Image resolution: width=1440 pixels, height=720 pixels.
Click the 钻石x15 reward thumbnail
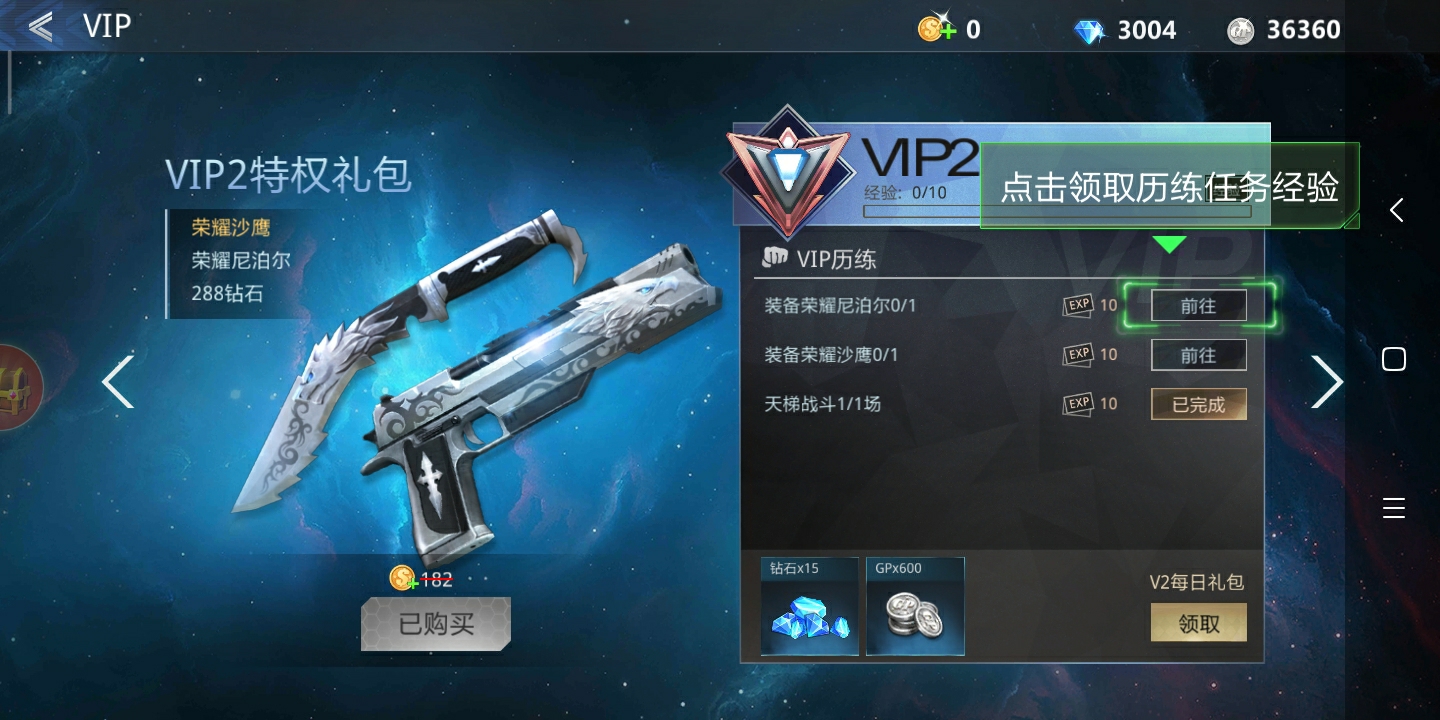(x=809, y=606)
